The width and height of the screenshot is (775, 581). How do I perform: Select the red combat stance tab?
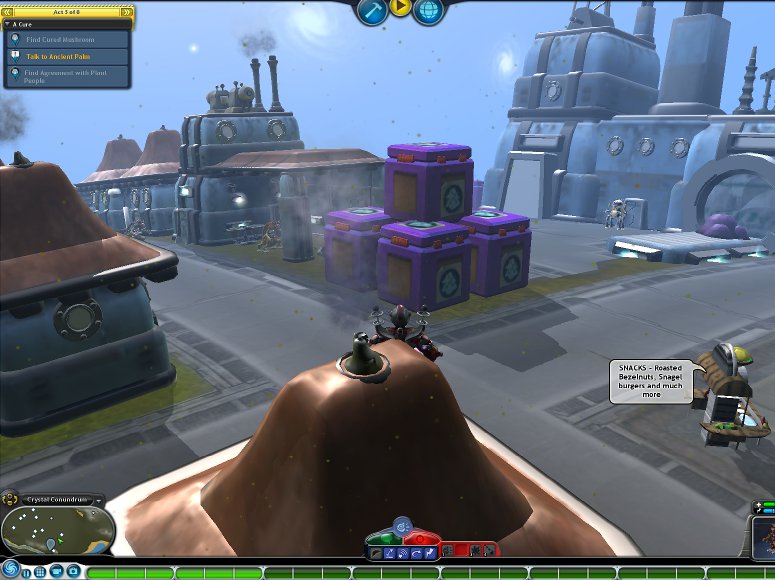420,538
